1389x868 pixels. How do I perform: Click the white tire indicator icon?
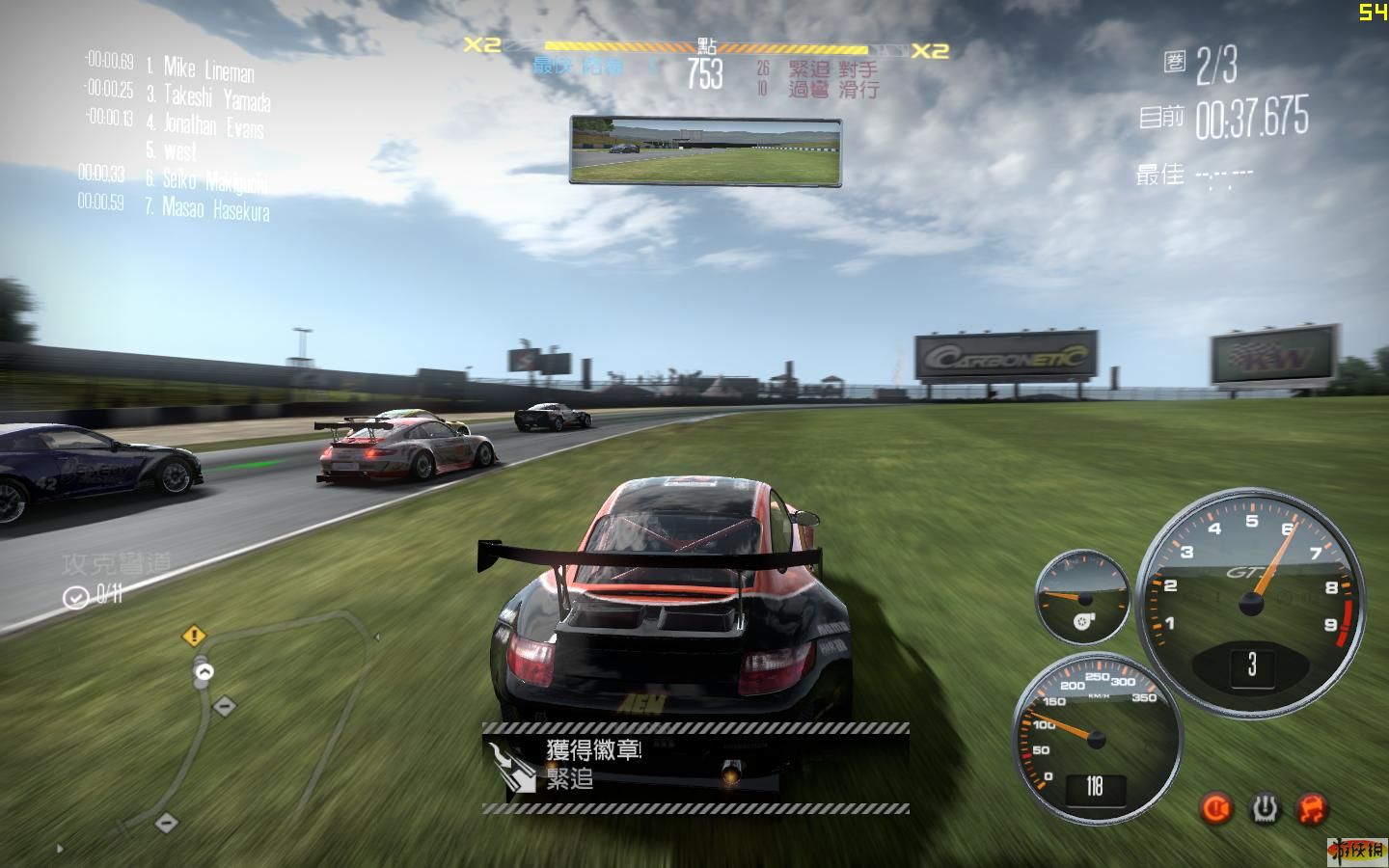[1265, 808]
